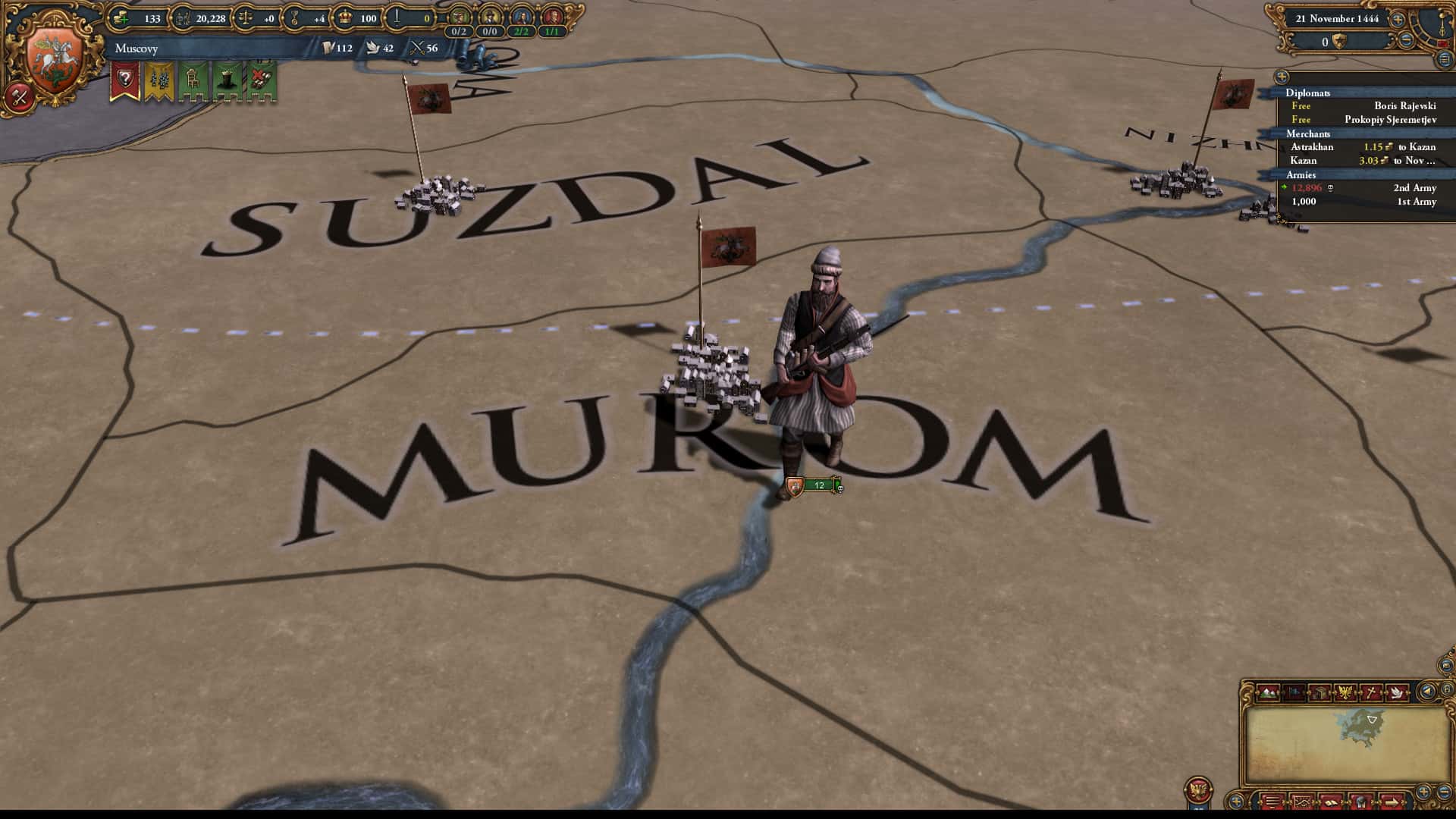
Task: Open the chronicle book icon
Action: (x=1332, y=803)
